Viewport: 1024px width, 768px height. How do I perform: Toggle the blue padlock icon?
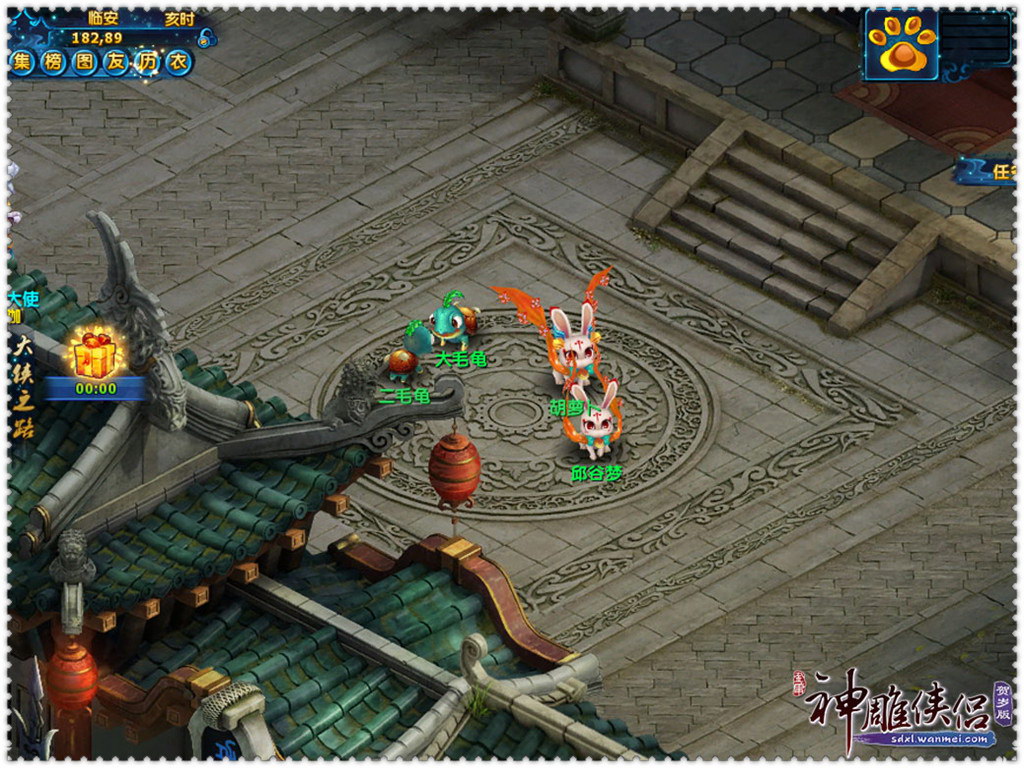tap(206, 38)
